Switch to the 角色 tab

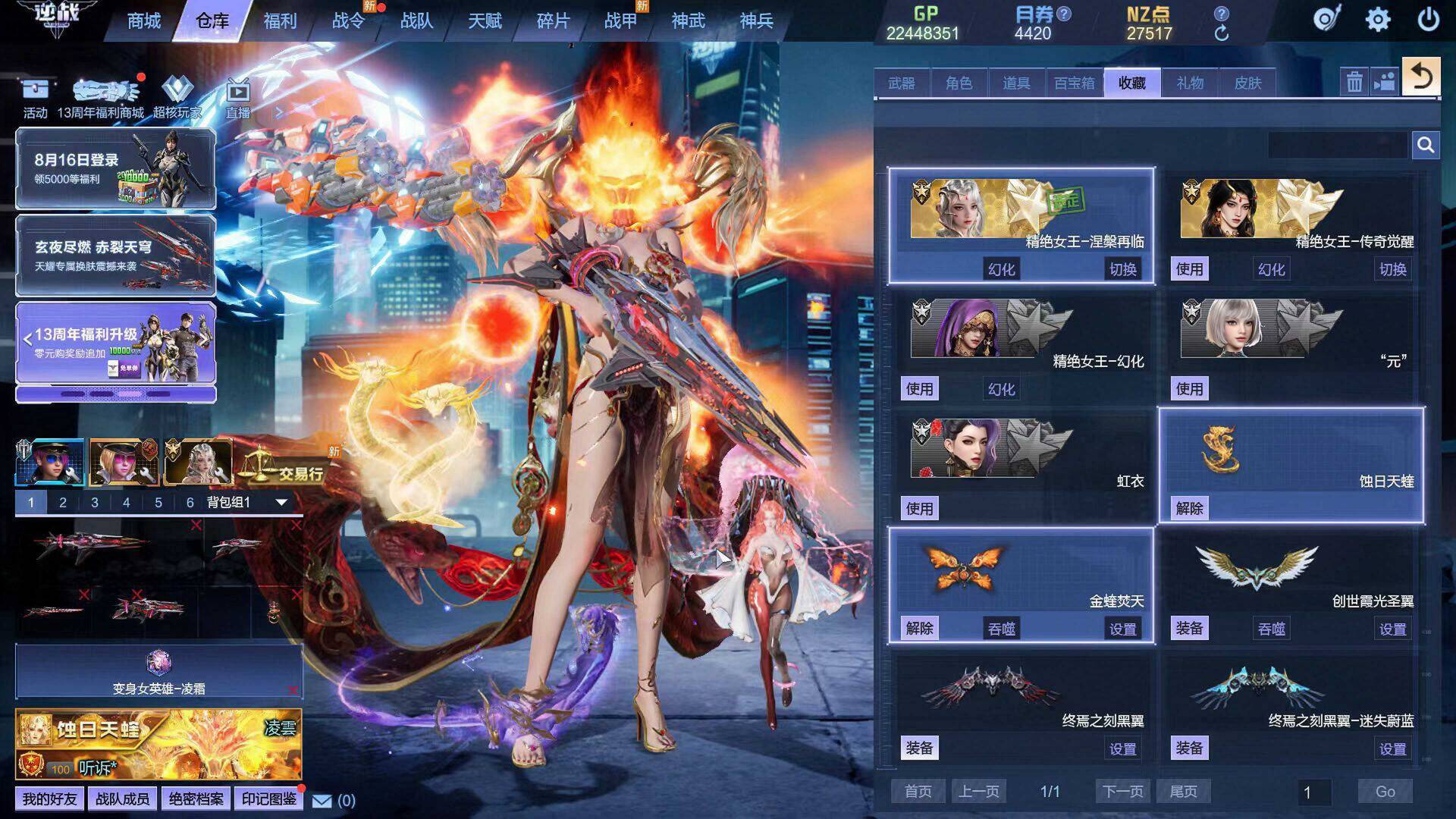tap(959, 83)
